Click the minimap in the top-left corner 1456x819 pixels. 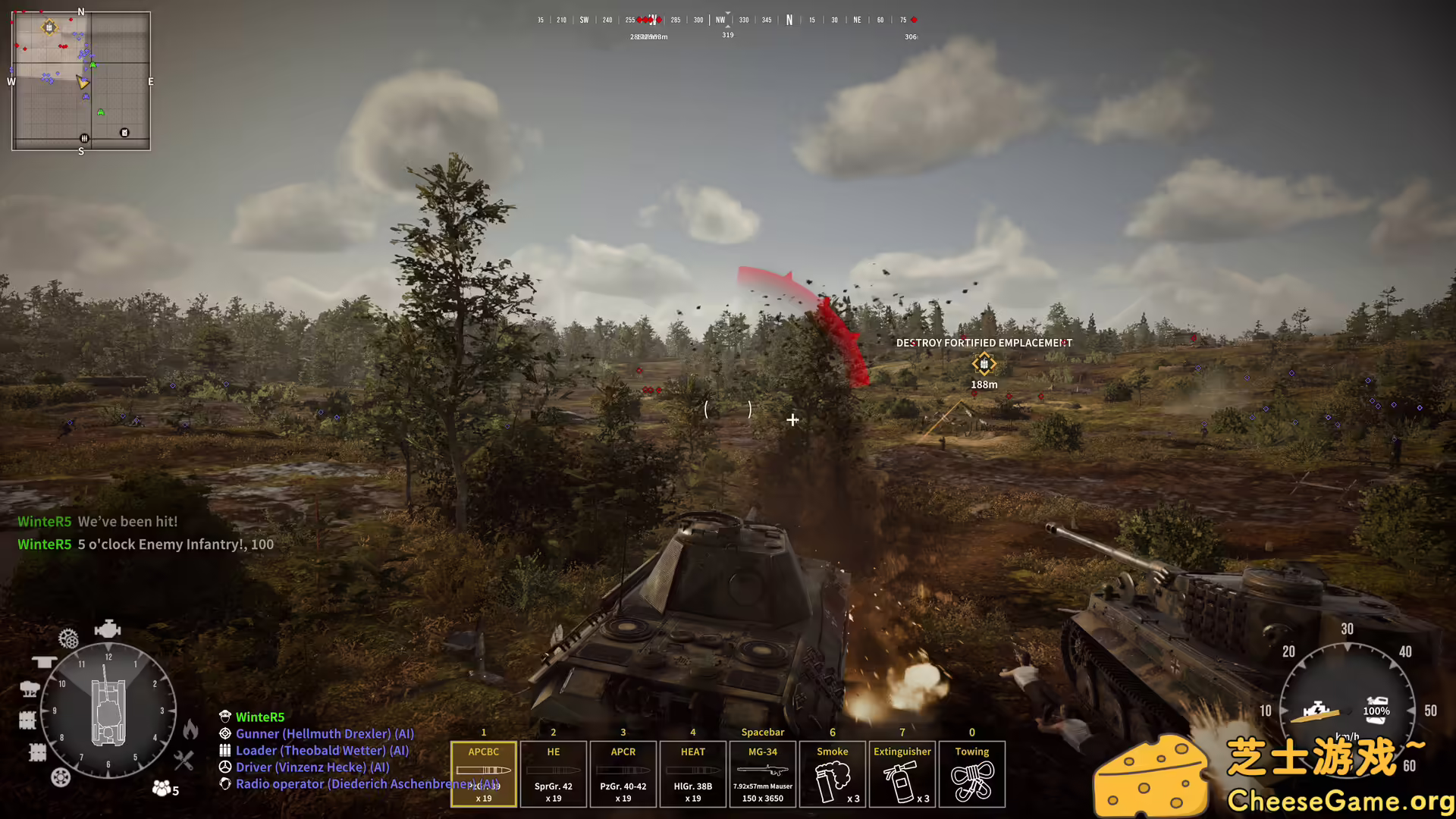[80, 80]
